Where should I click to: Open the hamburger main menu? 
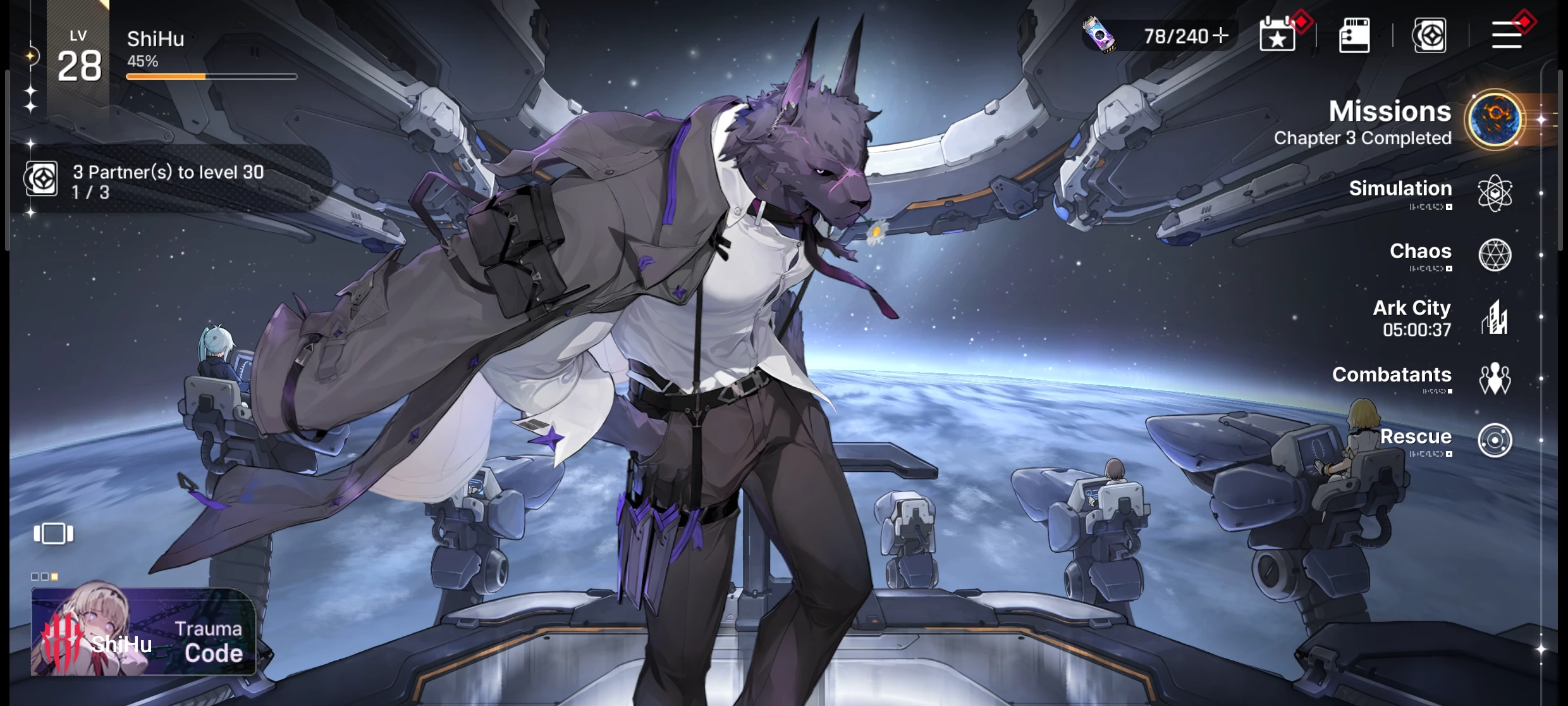1507,35
